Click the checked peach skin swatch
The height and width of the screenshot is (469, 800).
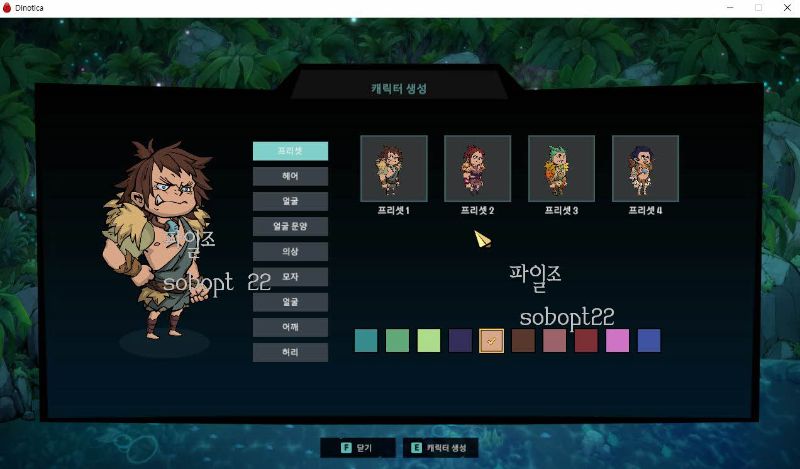tap(491, 341)
